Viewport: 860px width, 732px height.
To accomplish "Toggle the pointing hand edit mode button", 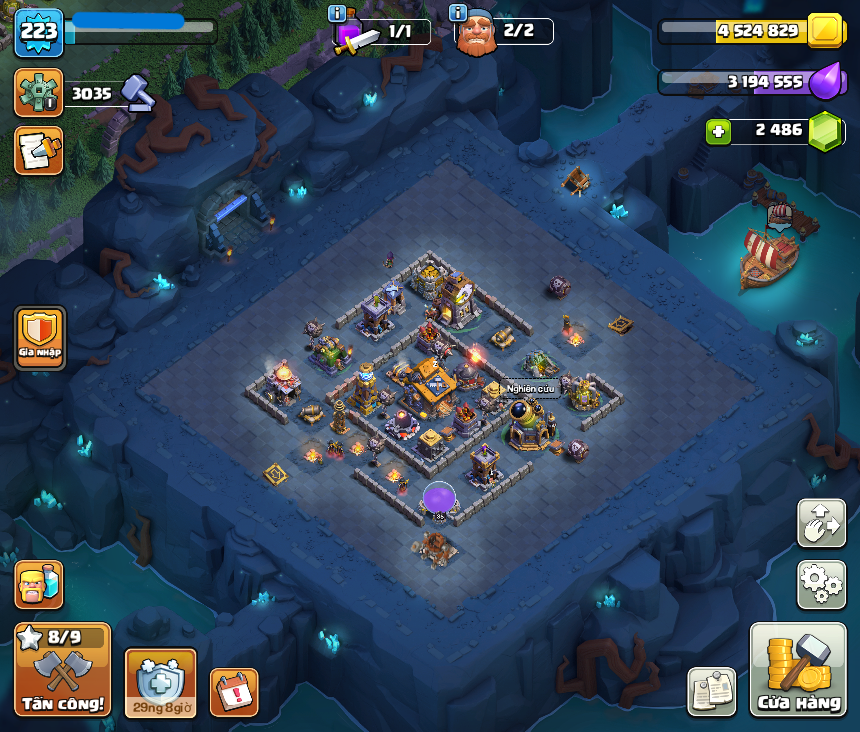I will pos(821,523).
